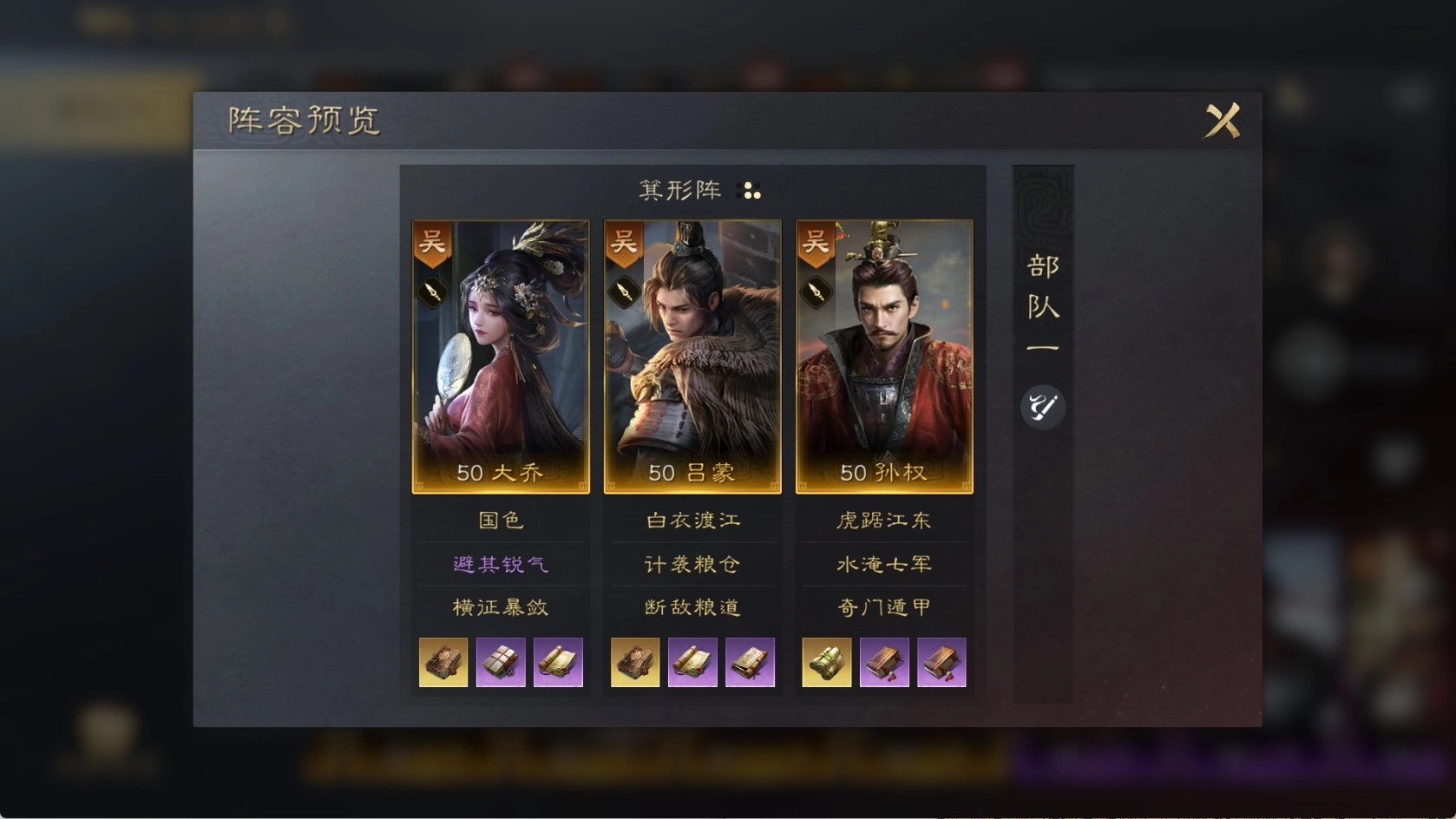Close the 阵容预览 lineup preview window
This screenshot has width=1456, height=819.
(x=1222, y=121)
